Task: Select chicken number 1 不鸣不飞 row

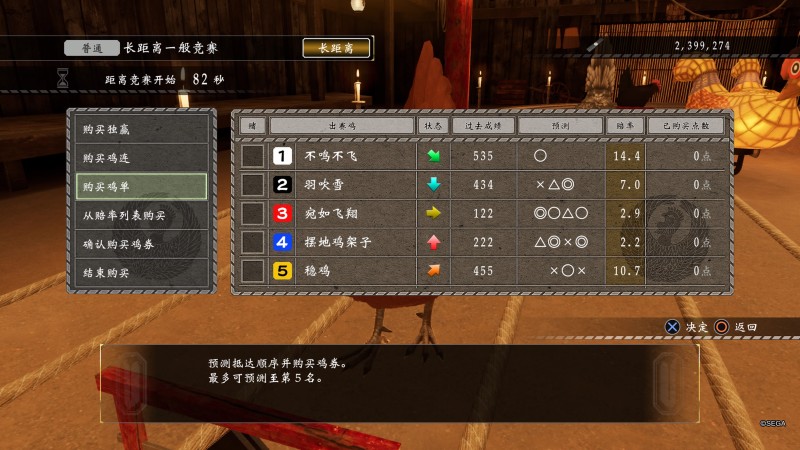Action: click(x=341, y=156)
